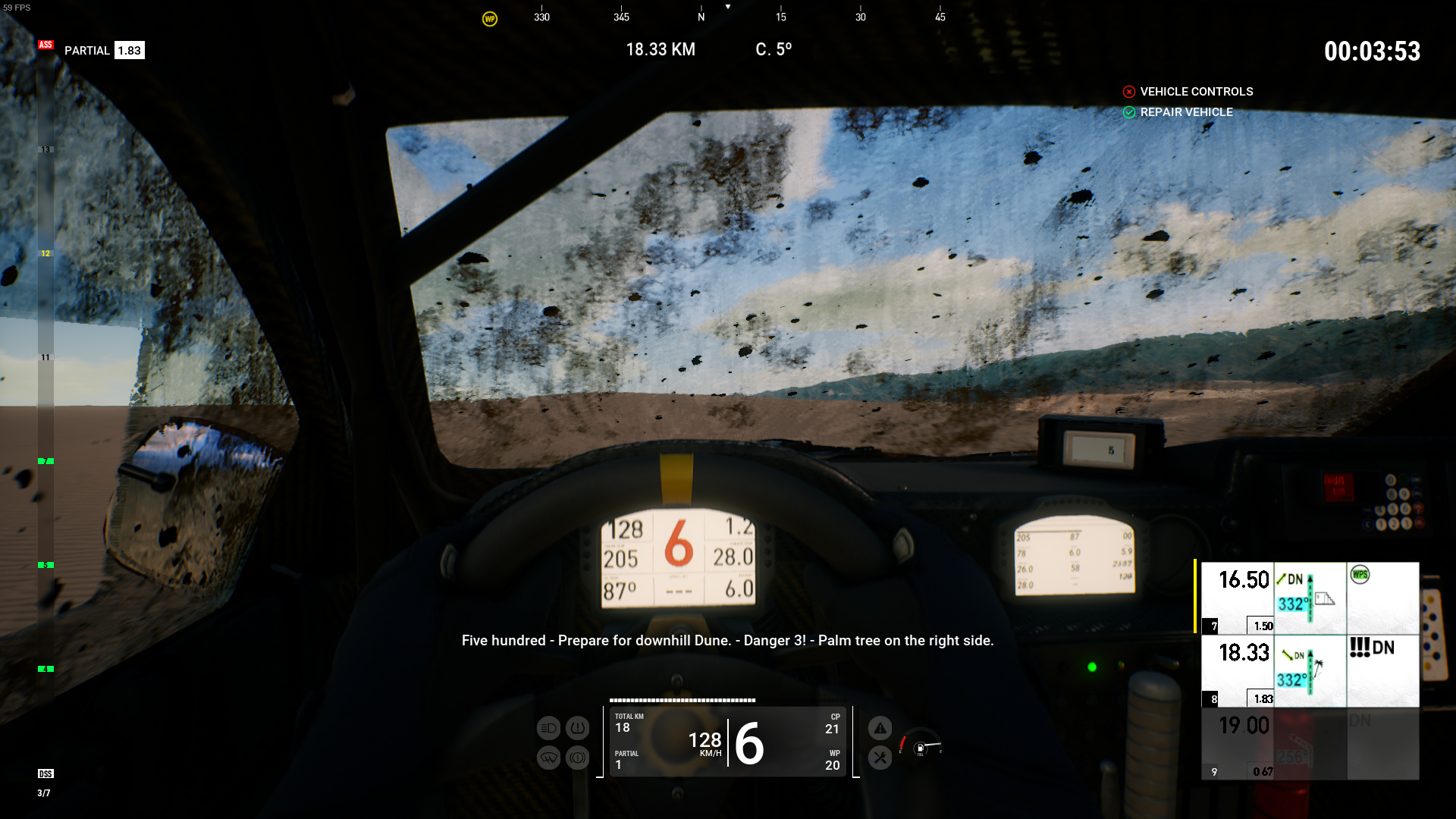
Task: Toggle the windshield wiper icon
Action: [548, 758]
